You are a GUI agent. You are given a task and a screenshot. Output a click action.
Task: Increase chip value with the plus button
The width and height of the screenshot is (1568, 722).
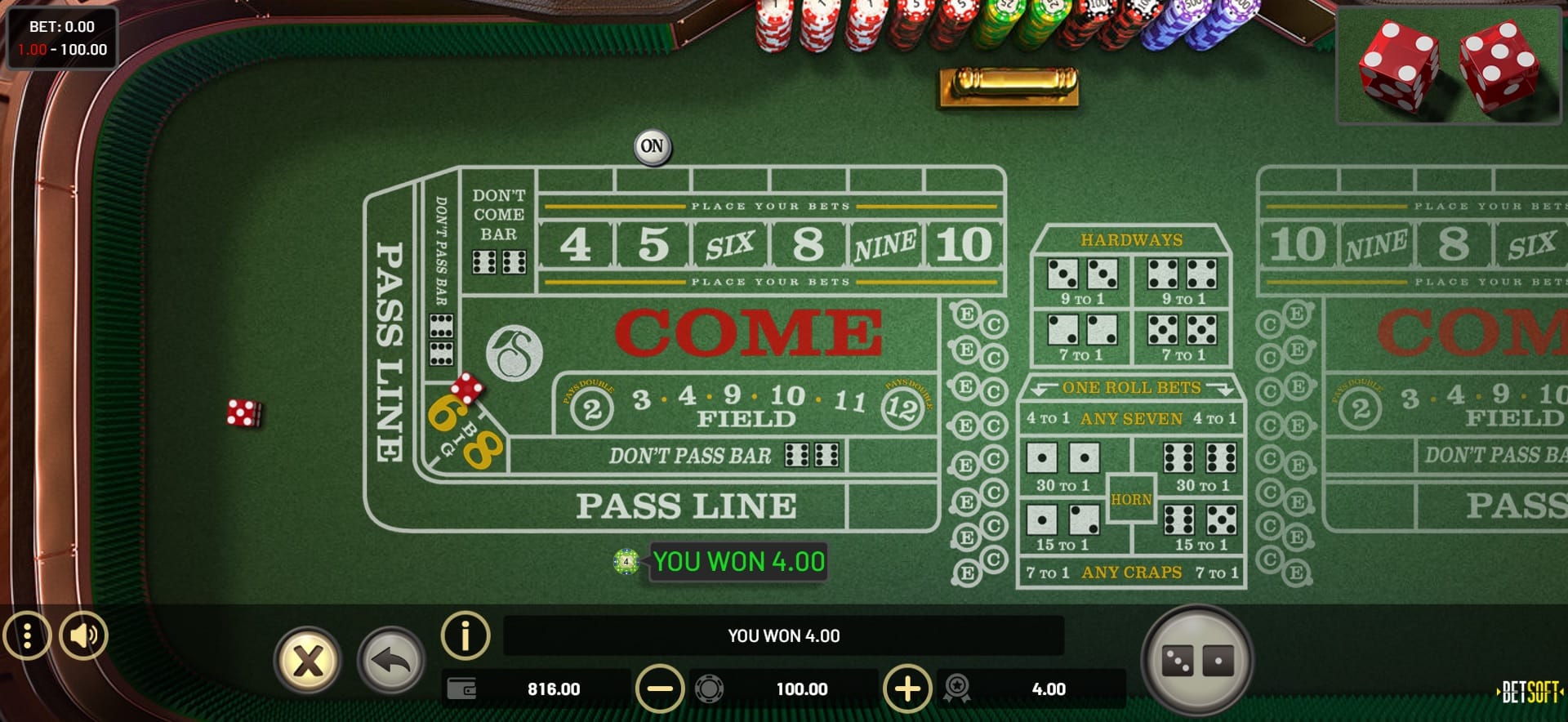click(907, 689)
